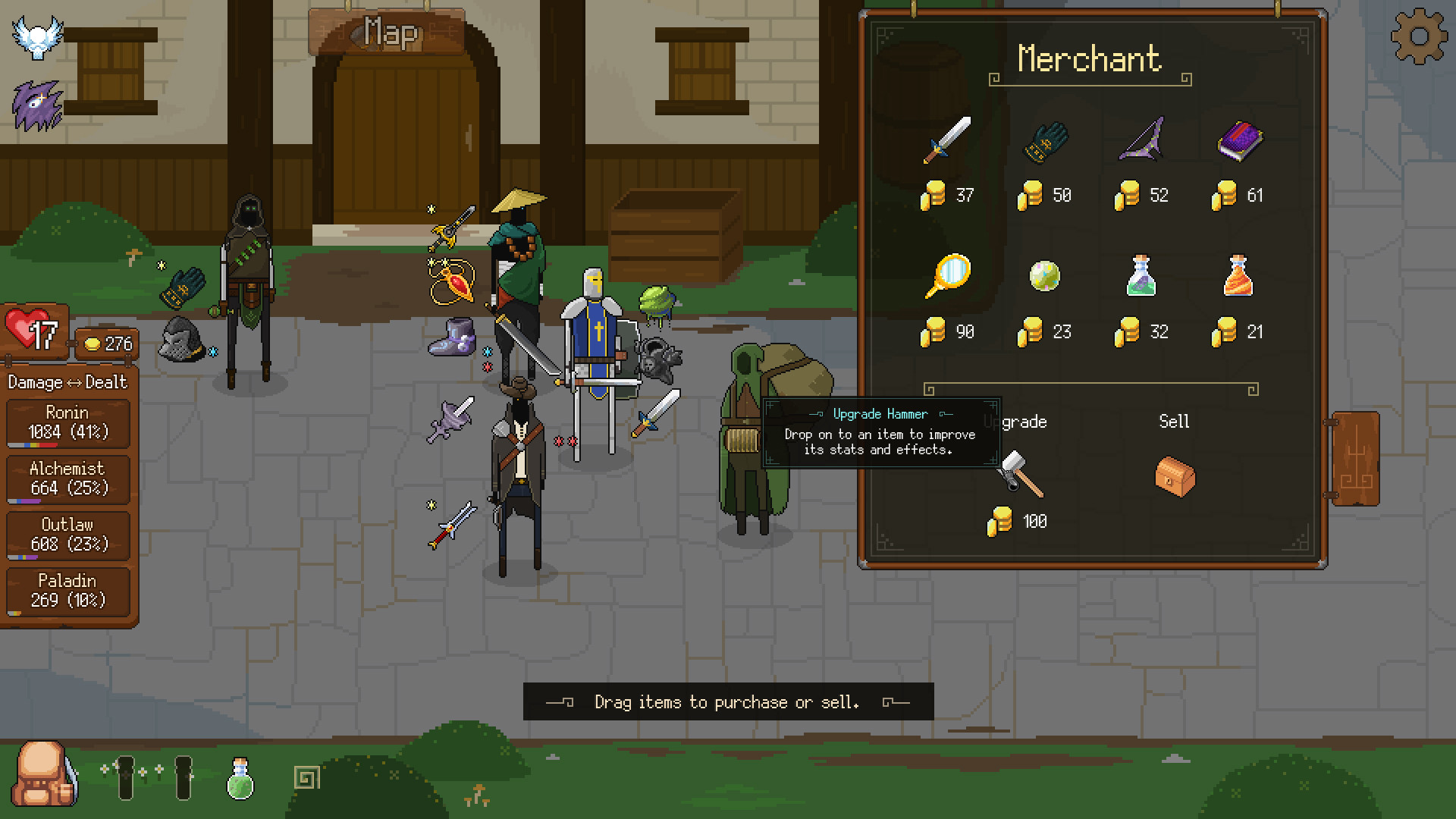This screenshot has height=819, width=1456.
Task: Open the settings gear menu
Action: 1419,36
